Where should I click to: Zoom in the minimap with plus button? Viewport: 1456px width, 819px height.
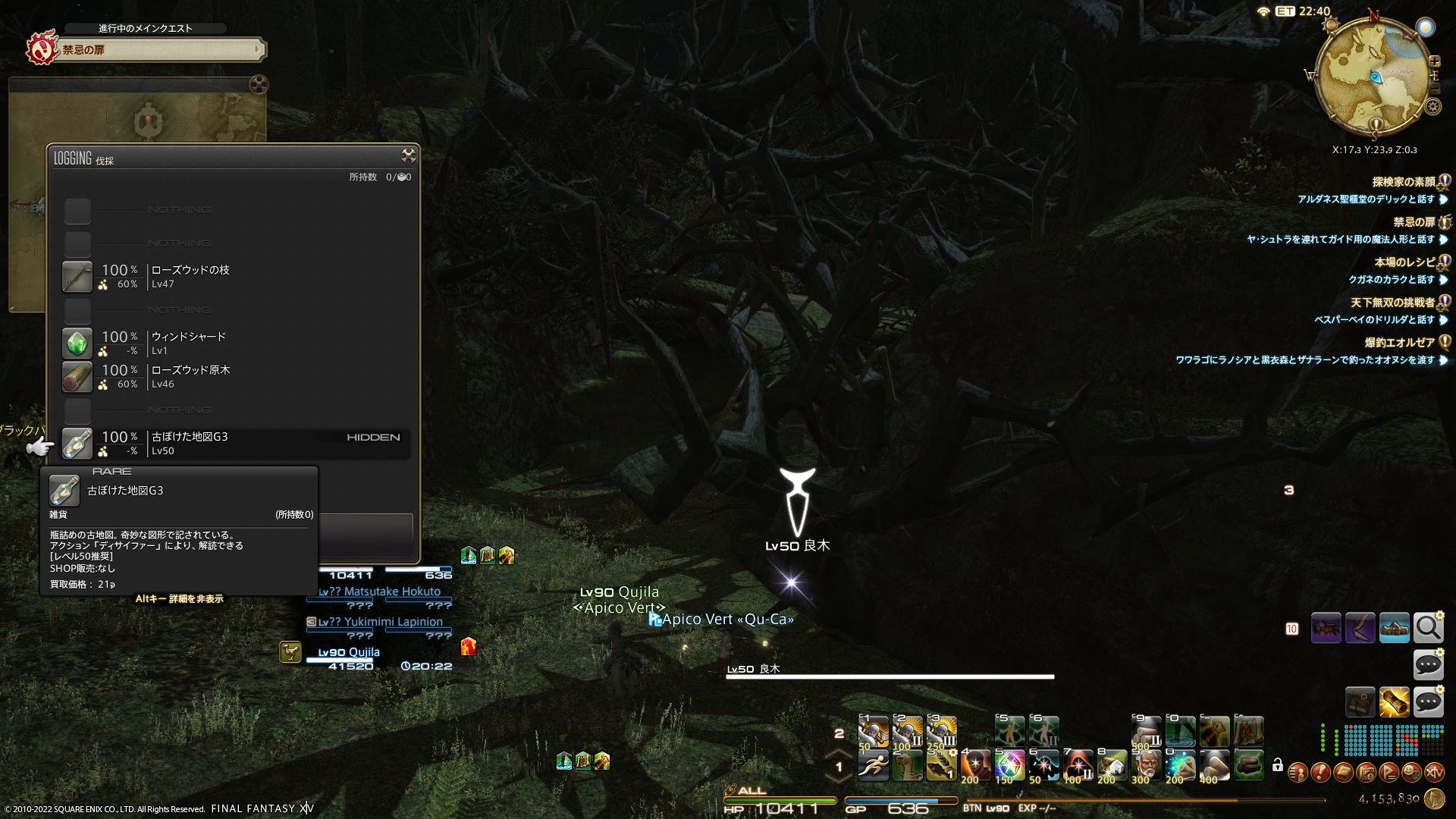click(1435, 61)
